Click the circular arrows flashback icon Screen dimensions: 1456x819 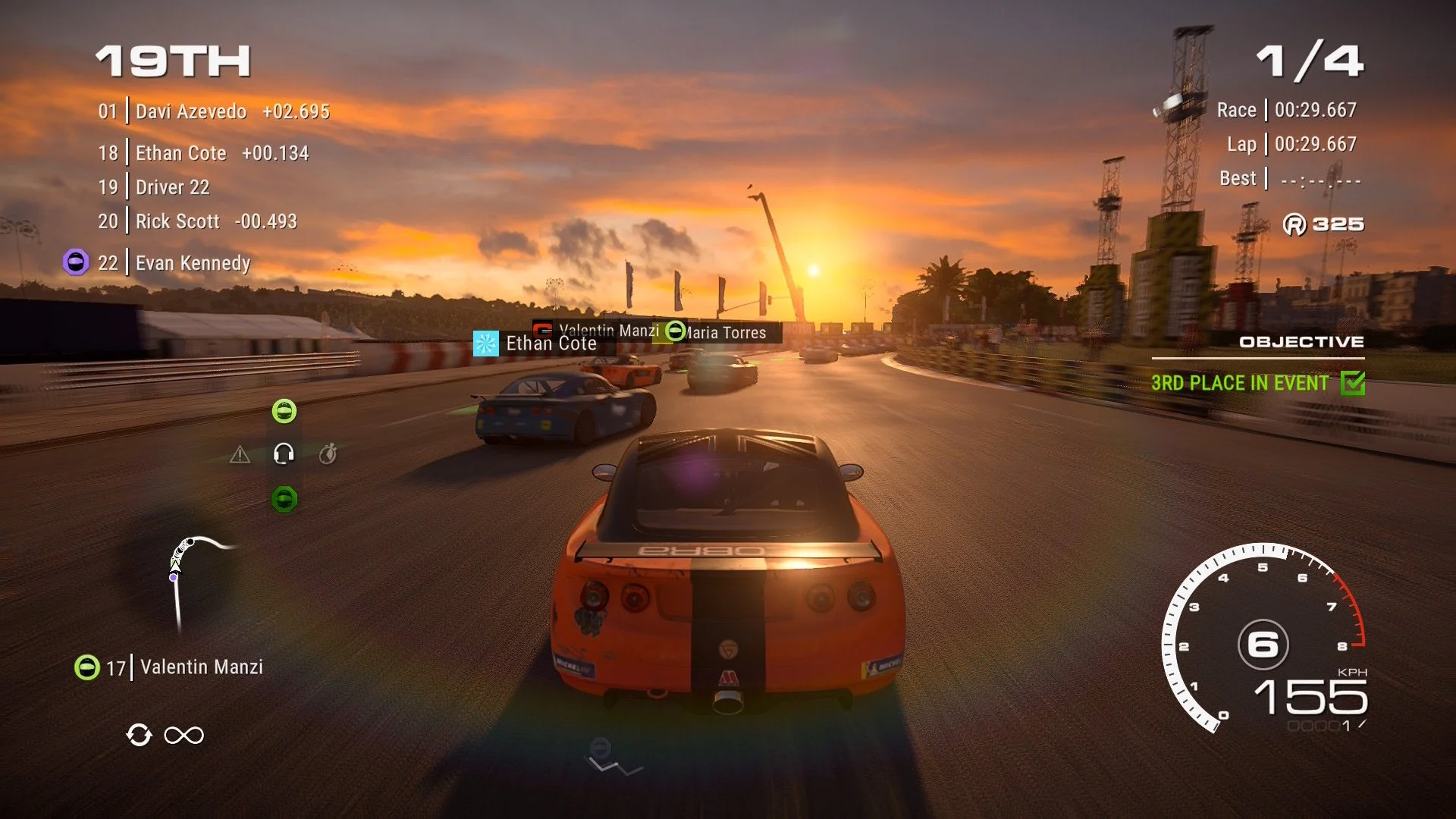tap(139, 735)
